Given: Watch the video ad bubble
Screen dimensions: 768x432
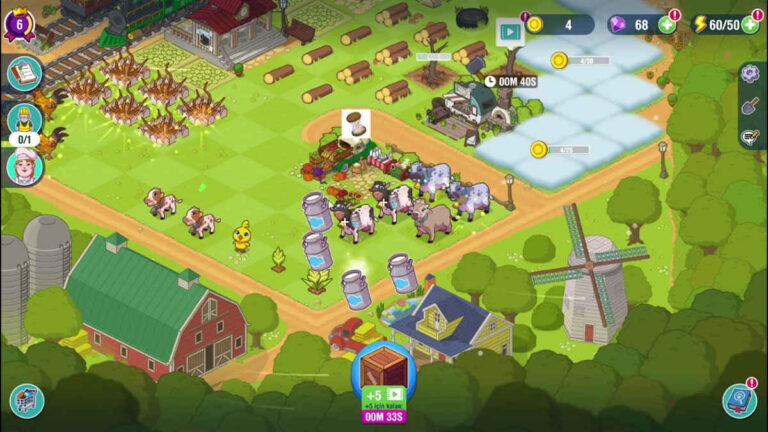Looking at the screenshot, I should coord(510,32).
